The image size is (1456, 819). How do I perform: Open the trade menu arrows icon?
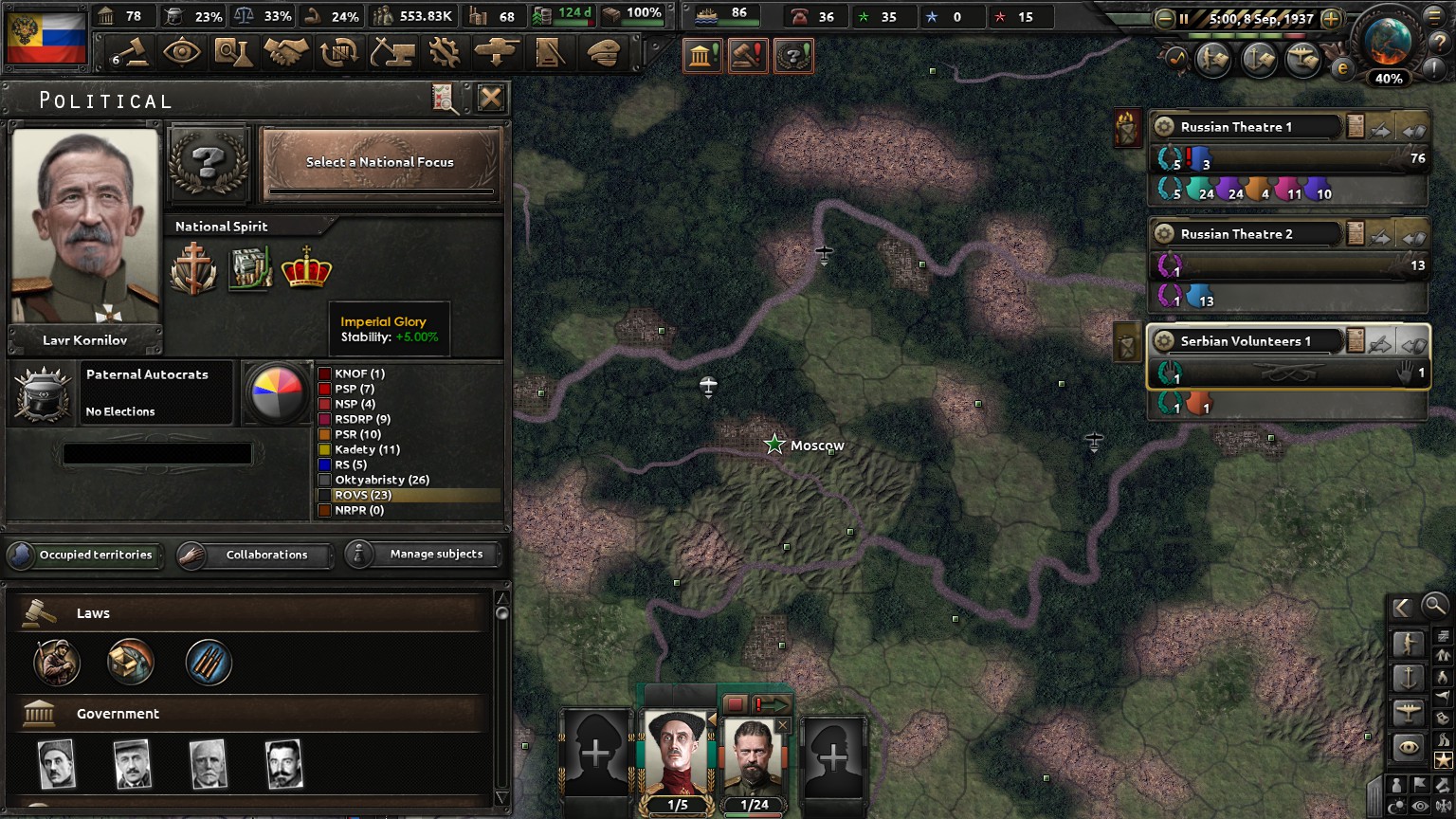(x=338, y=52)
